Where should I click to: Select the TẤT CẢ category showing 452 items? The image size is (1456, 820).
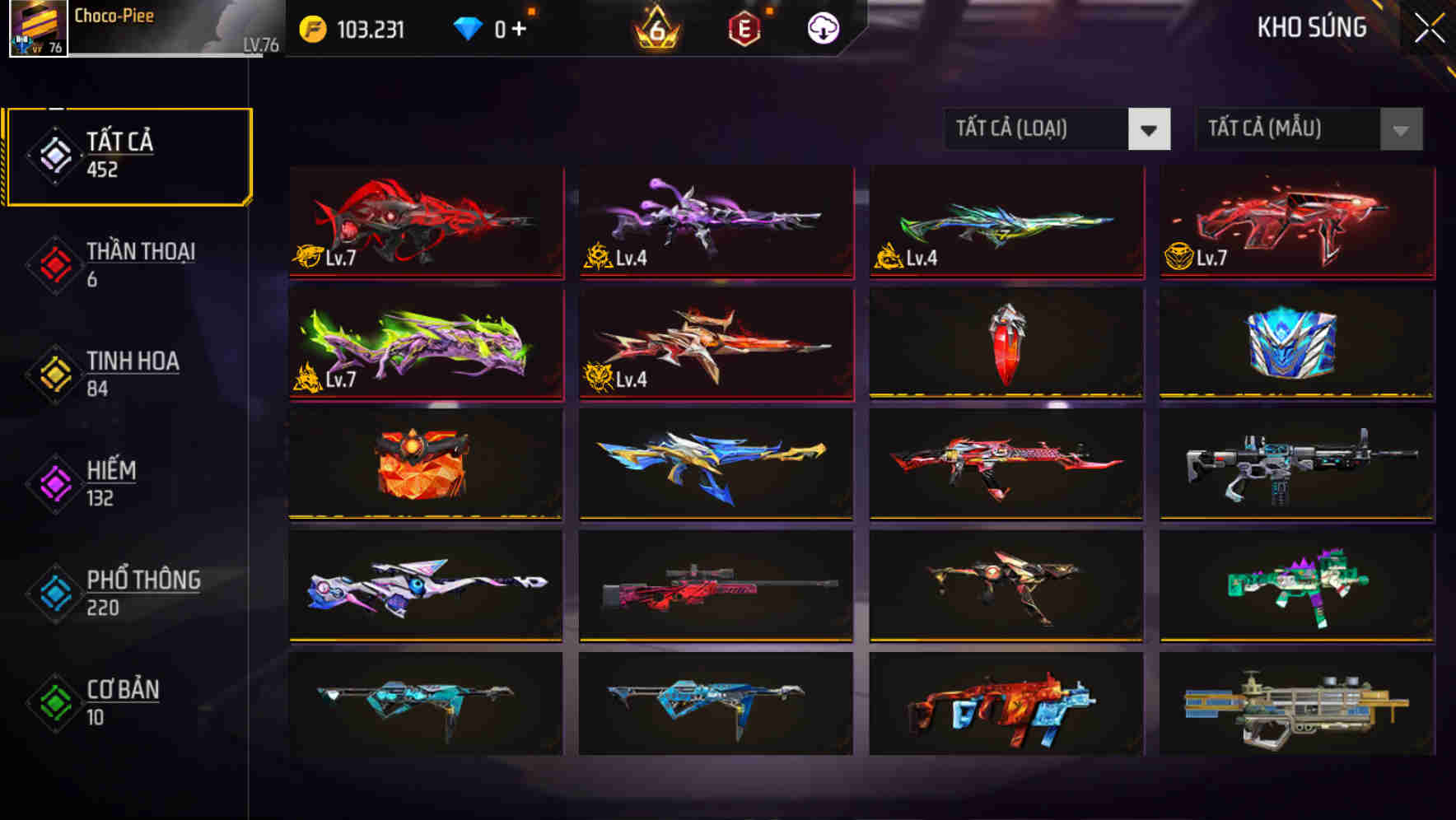[128, 155]
